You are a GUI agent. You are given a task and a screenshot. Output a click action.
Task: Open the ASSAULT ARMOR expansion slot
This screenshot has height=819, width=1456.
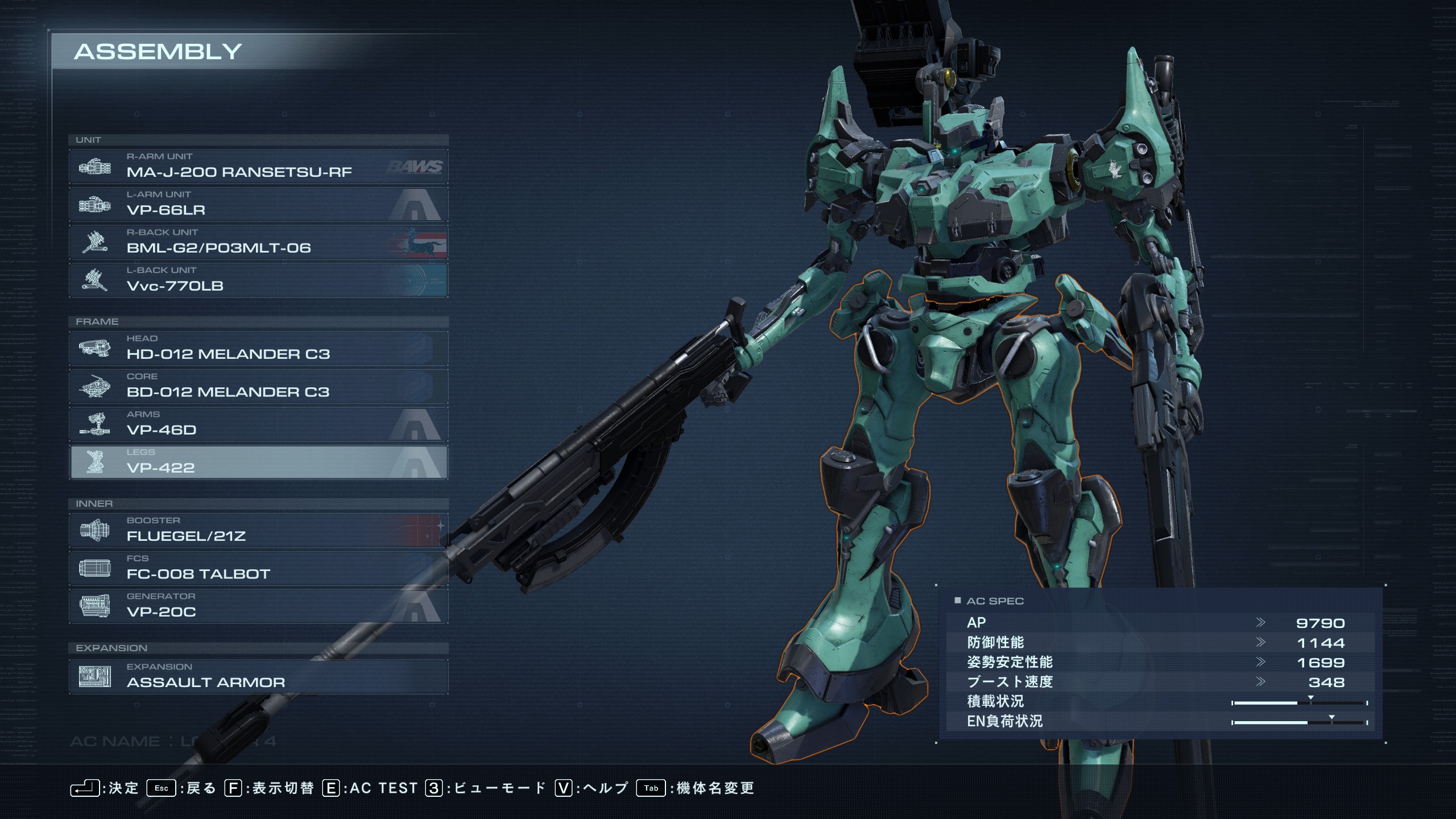point(258,677)
